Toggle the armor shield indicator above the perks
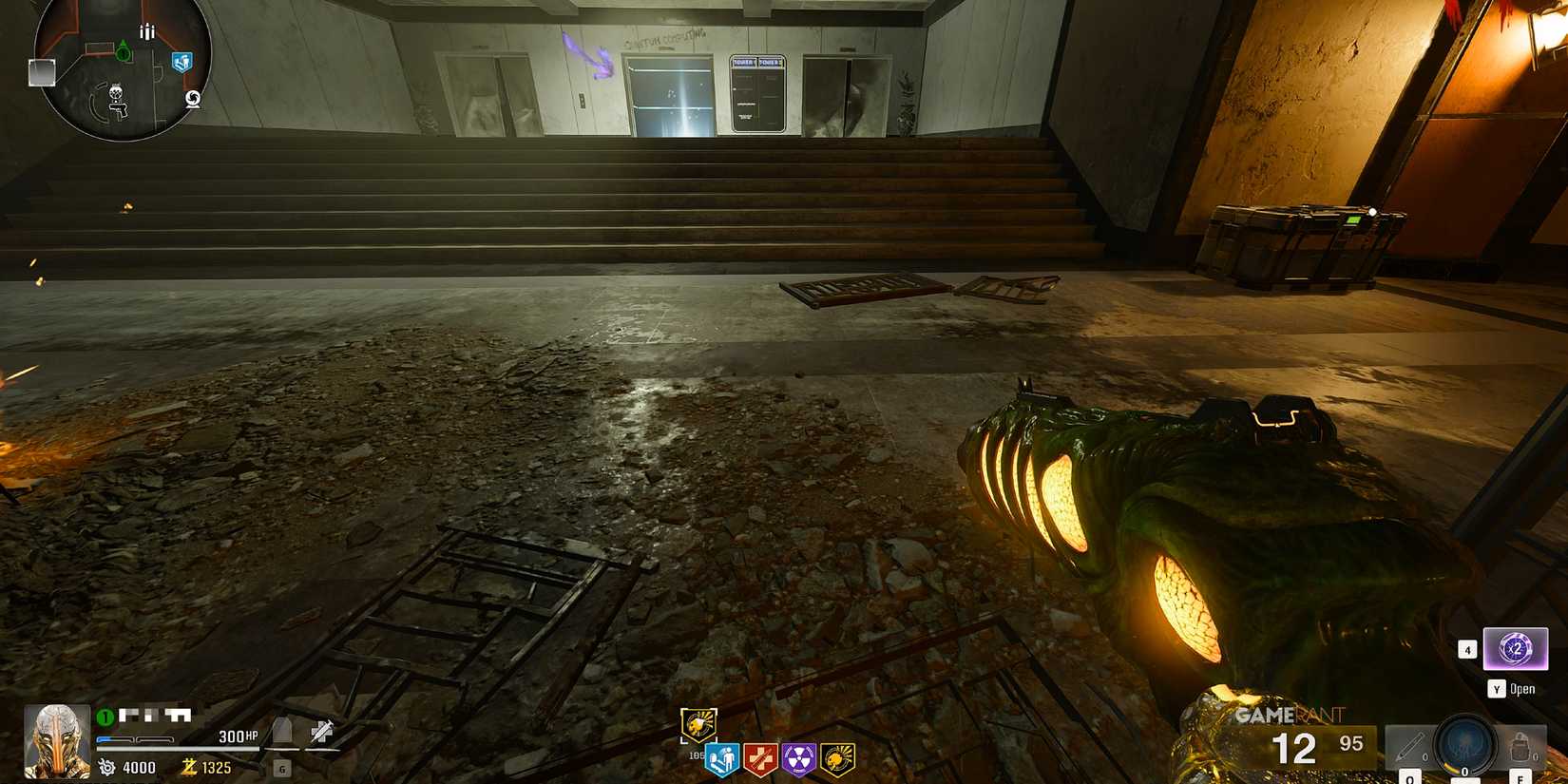1568x784 pixels. (x=698, y=724)
